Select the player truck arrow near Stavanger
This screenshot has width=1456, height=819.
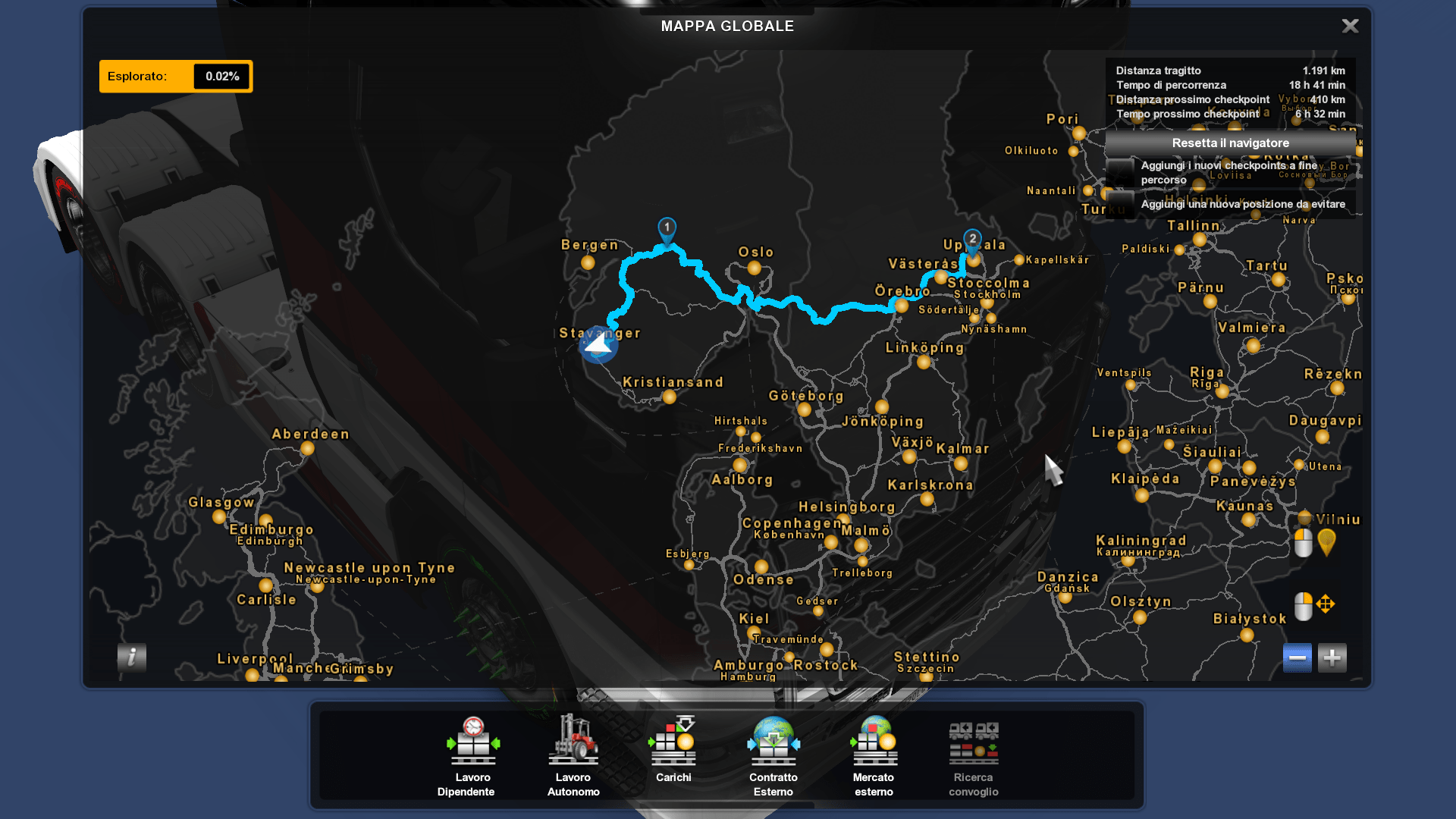tap(599, 344)
